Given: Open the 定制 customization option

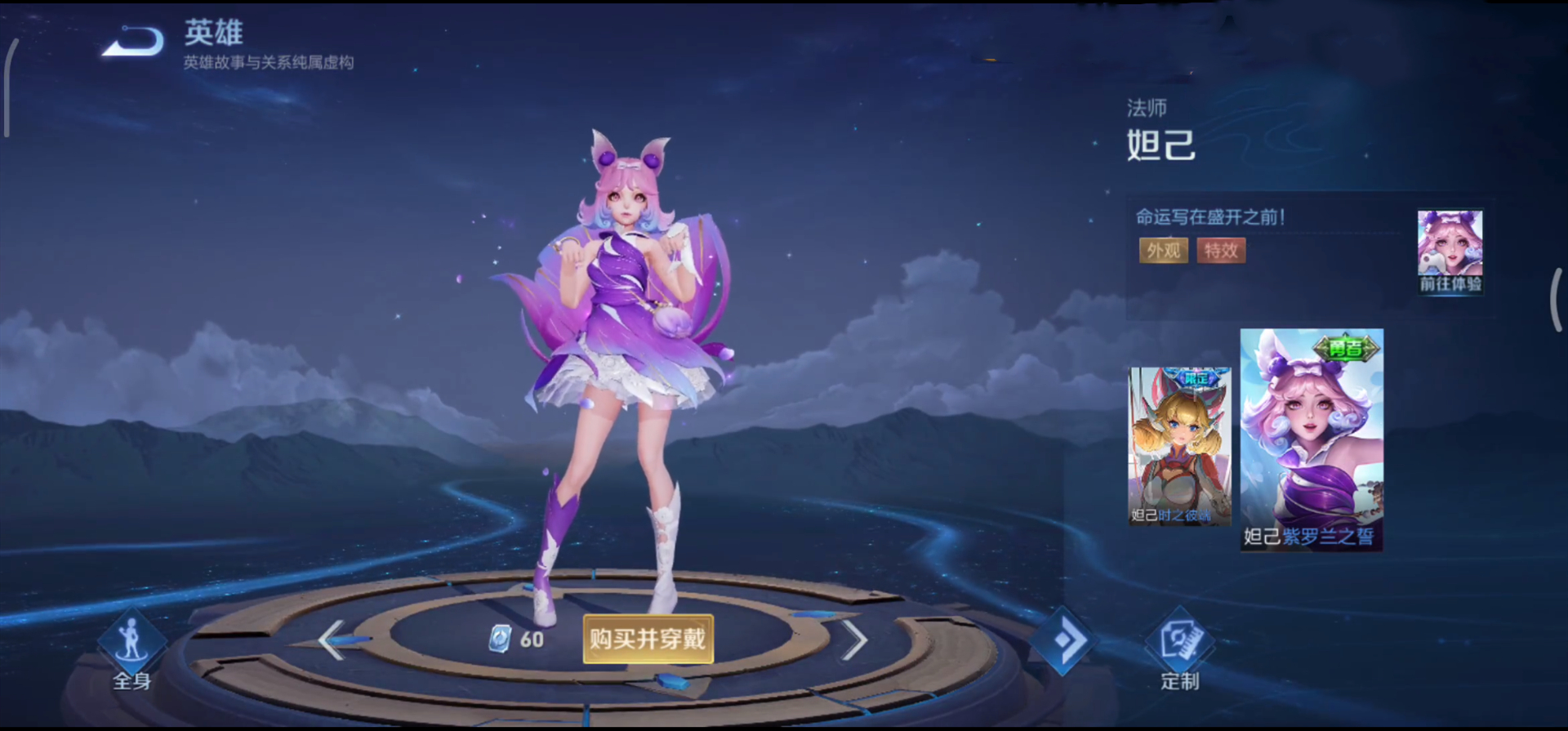Looking at the screenshot, I should [x=1179, y=651].
